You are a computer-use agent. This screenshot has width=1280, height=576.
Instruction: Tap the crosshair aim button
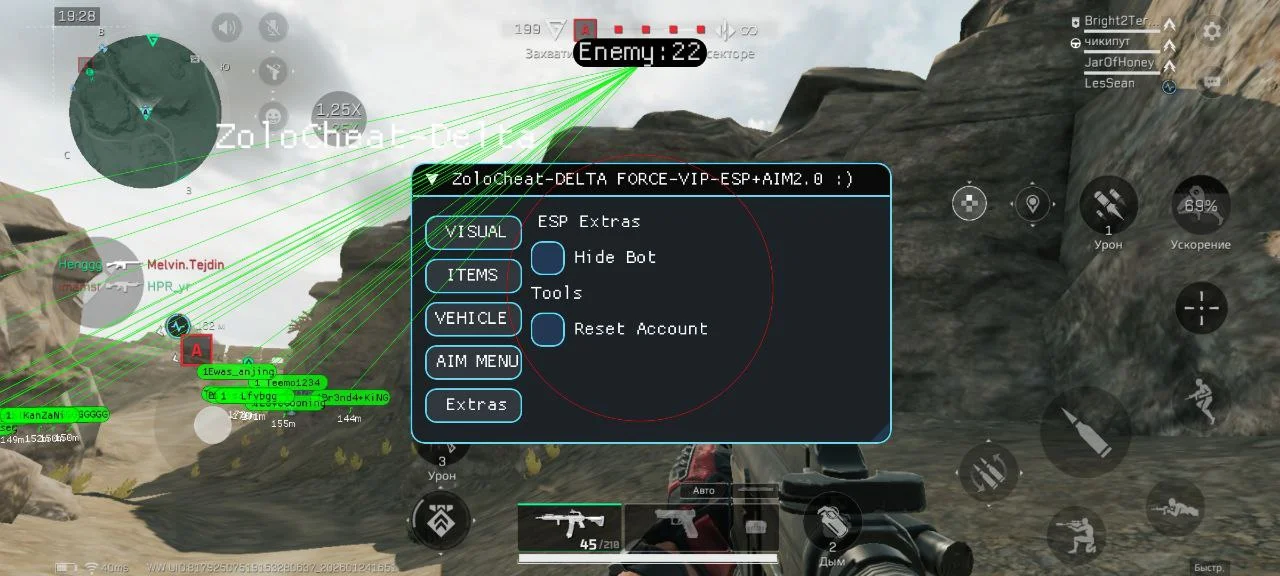(1200, 308)
